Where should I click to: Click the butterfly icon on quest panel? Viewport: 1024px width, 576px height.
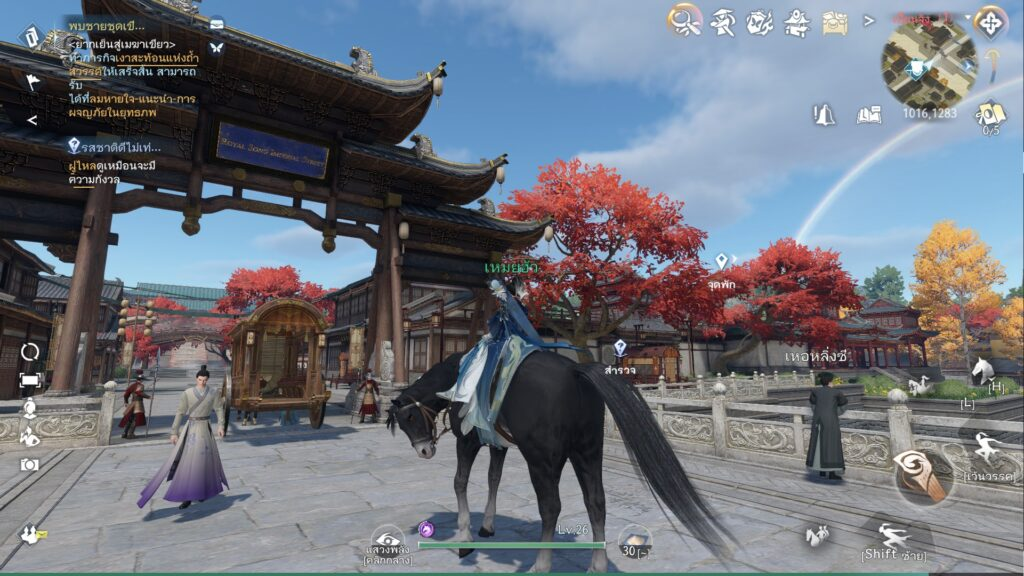(216, 47)
